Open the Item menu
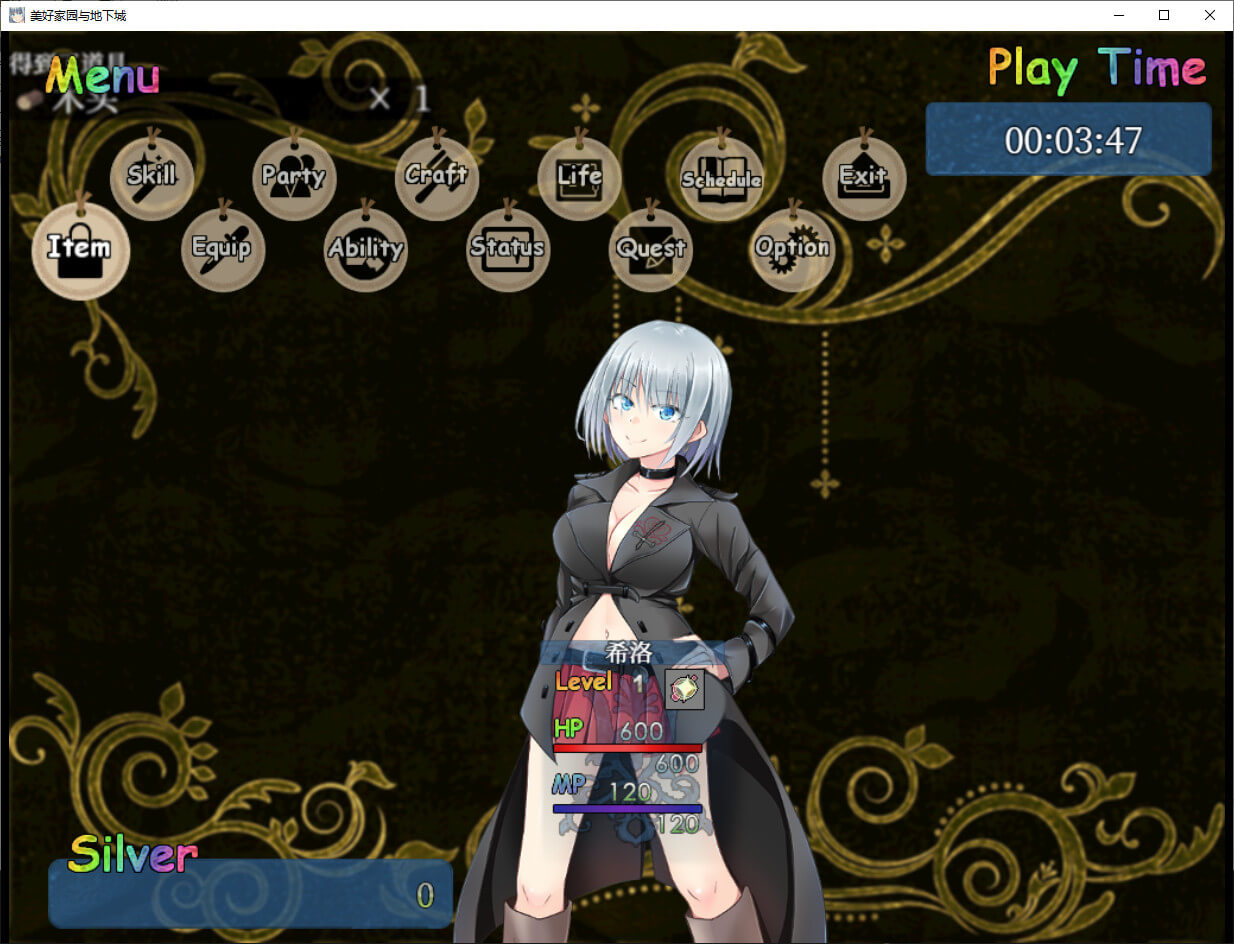This screenshot has height=944, width=1234. (x=80, y=250)
